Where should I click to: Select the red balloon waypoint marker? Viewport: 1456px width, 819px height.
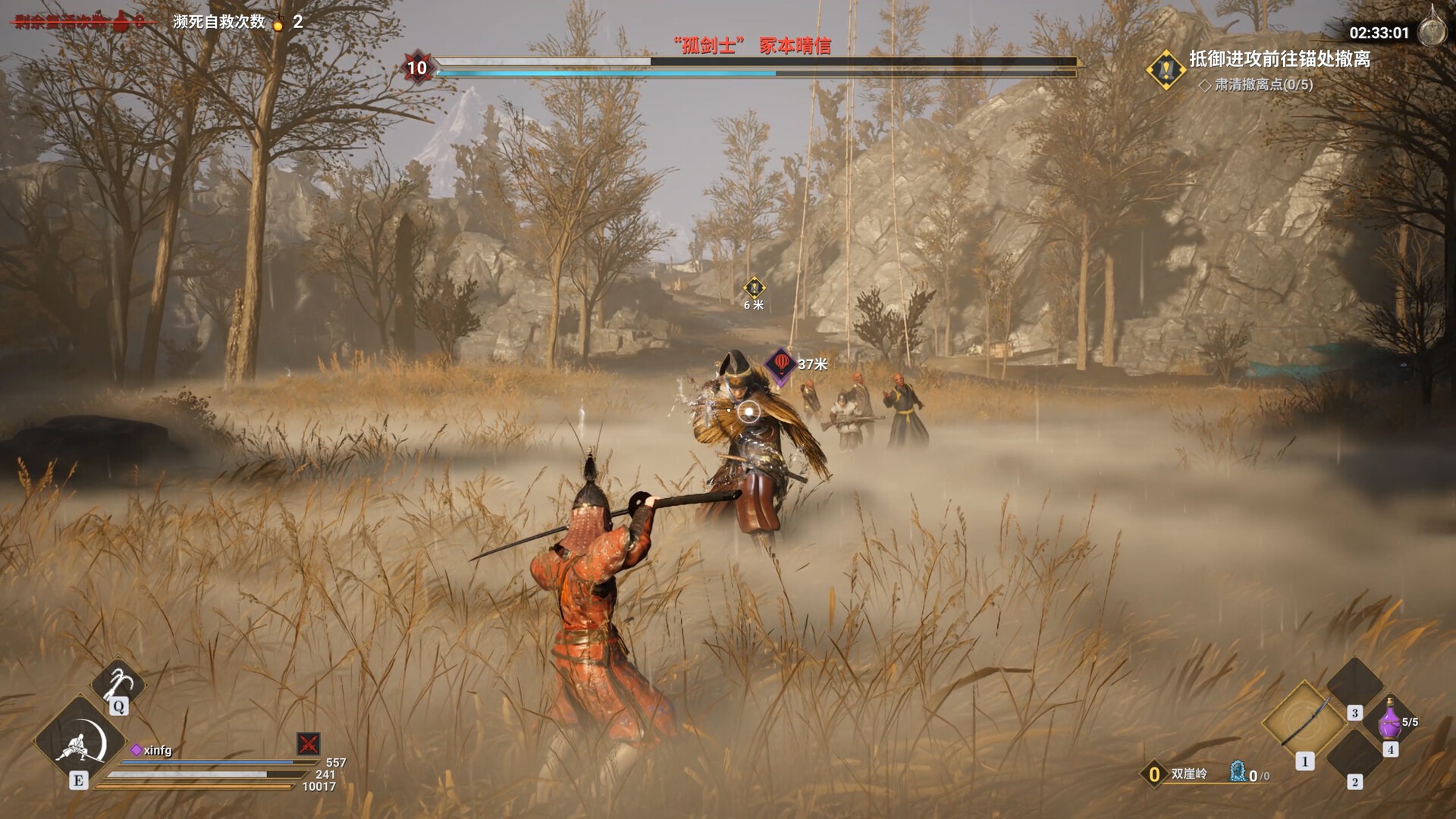pyautogui.click(x=780, y=365)
